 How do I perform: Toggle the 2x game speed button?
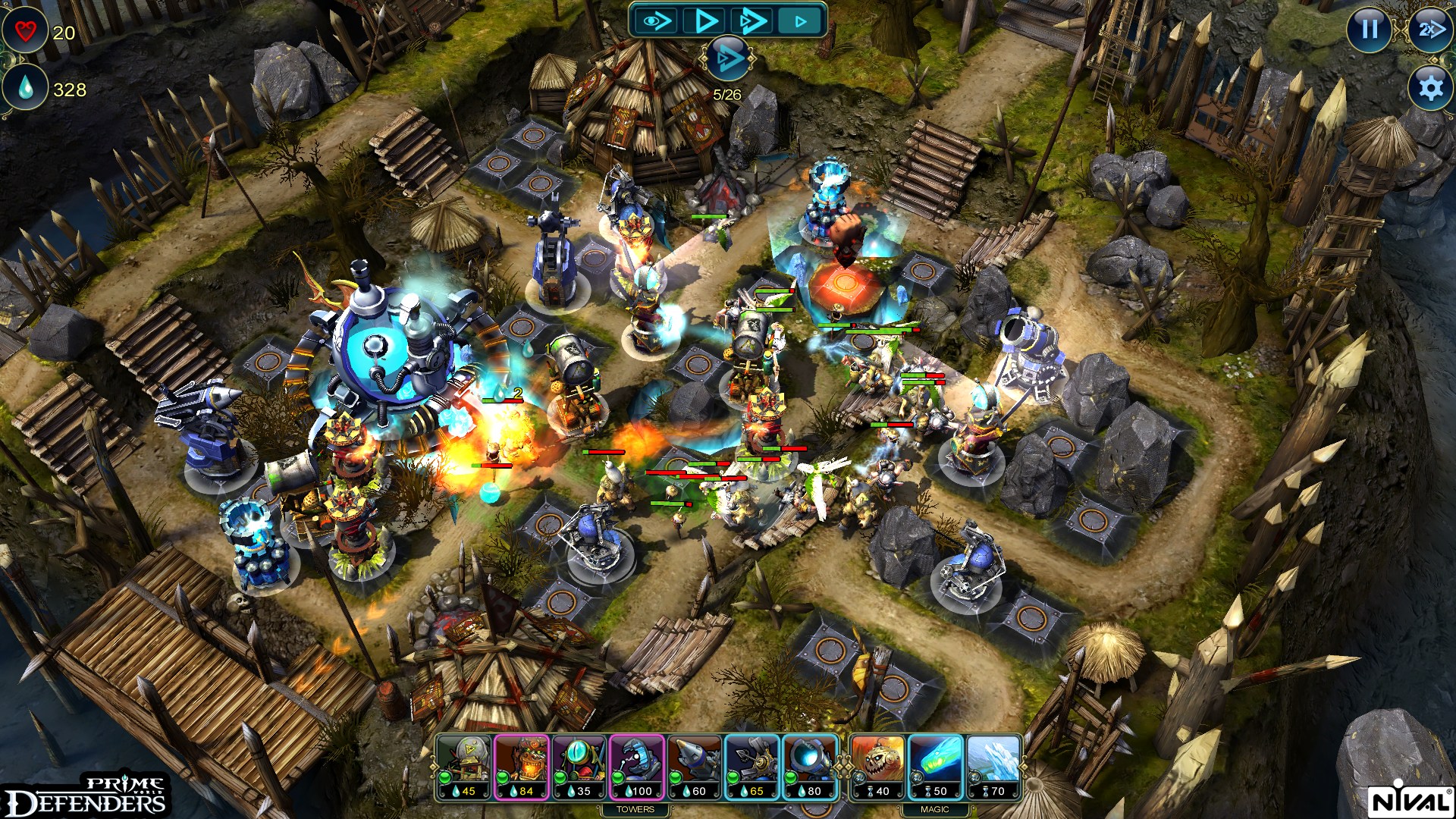click(x=1429, y=30)
